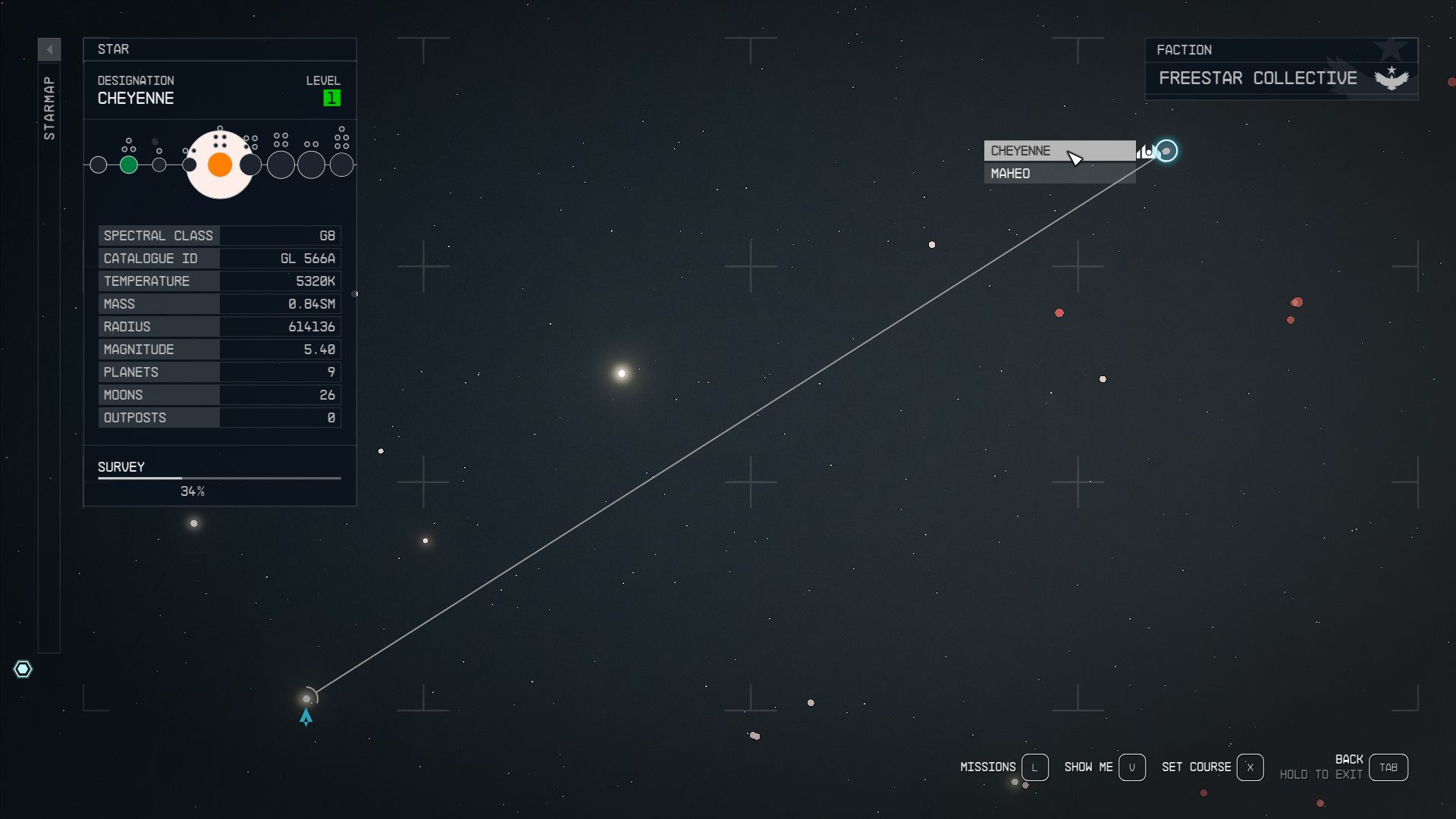The height and width of the screenshot is (819, 1456).
Task: Click the green Level 1 badge
Action: [x=330, y=97]
